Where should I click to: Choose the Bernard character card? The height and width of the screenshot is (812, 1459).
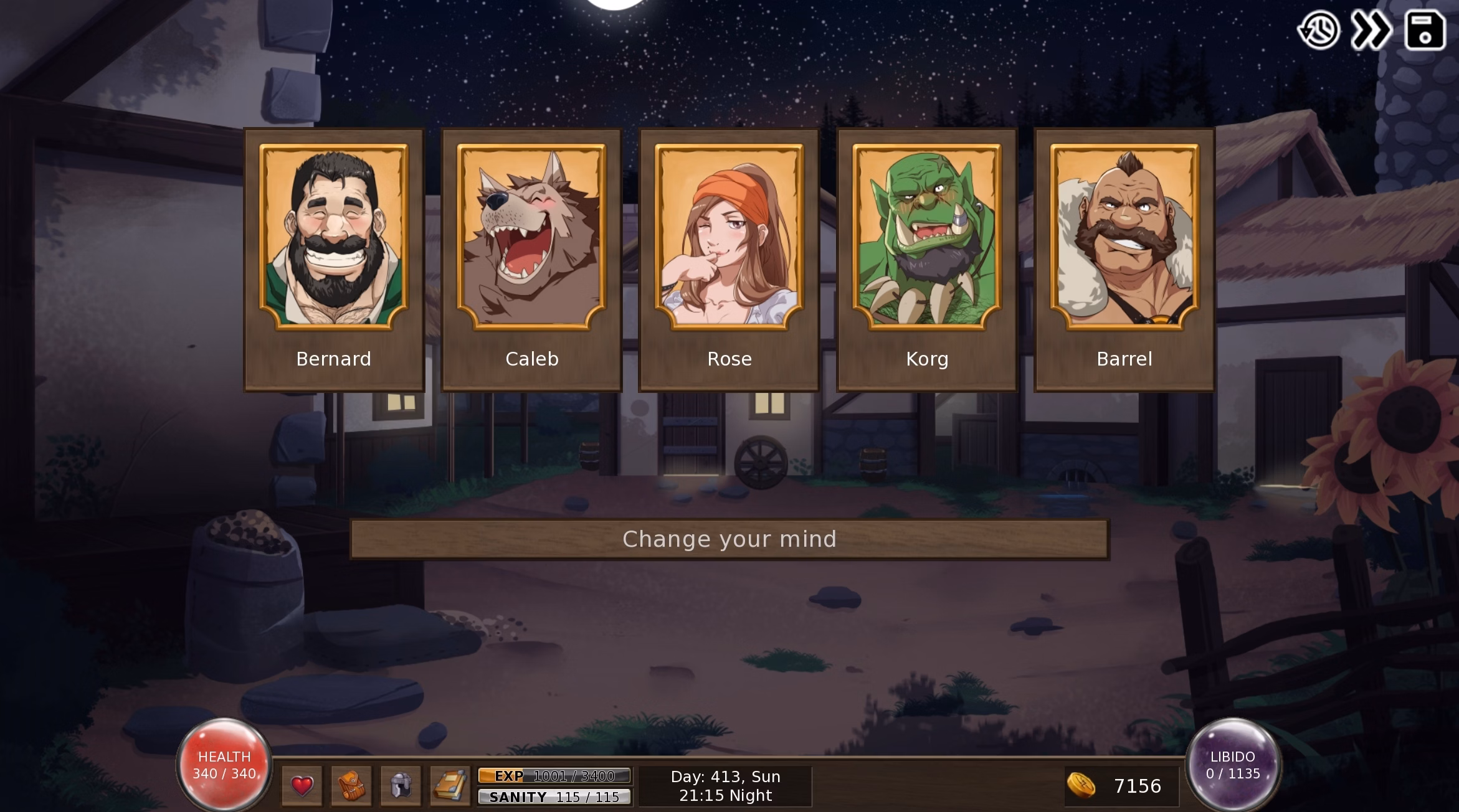334,260
